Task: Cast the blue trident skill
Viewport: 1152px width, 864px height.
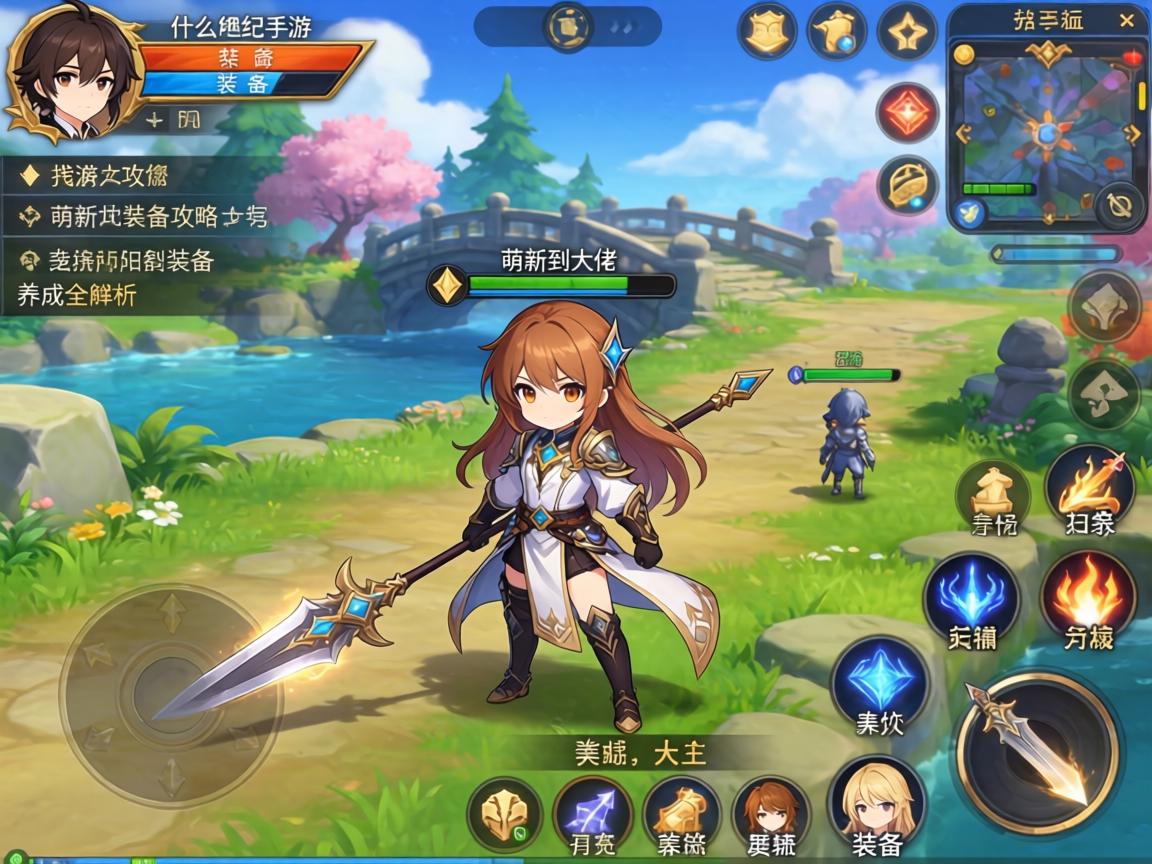Action: [x=971, y=598]
